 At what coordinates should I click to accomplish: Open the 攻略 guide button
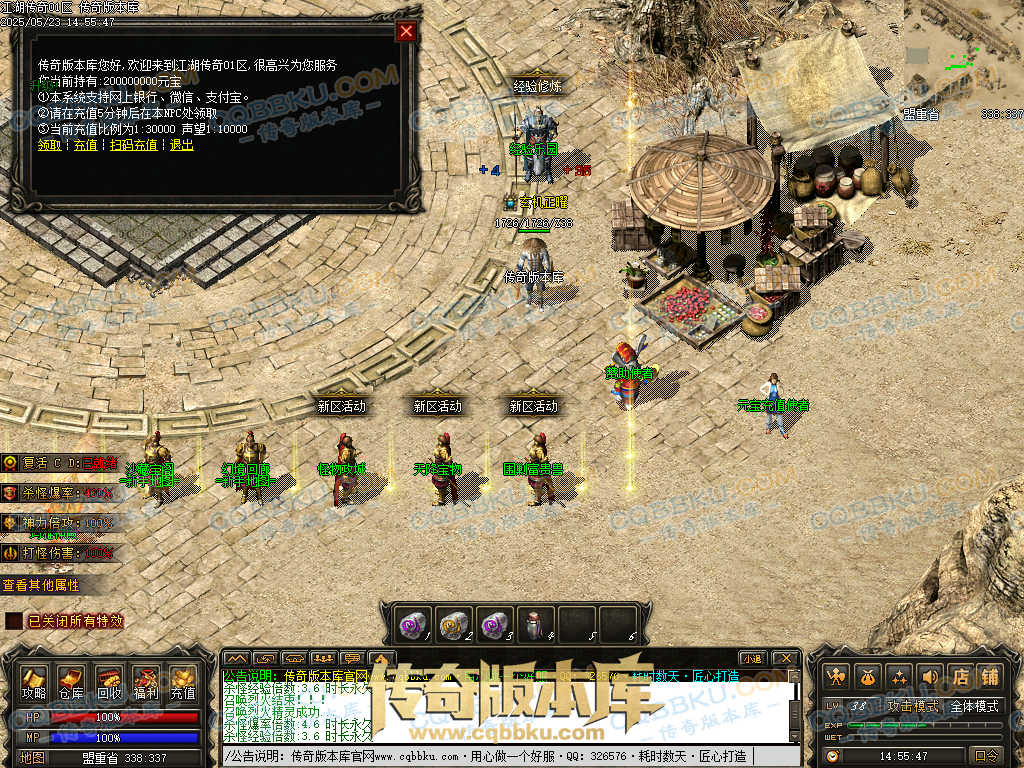click(34, 683)
